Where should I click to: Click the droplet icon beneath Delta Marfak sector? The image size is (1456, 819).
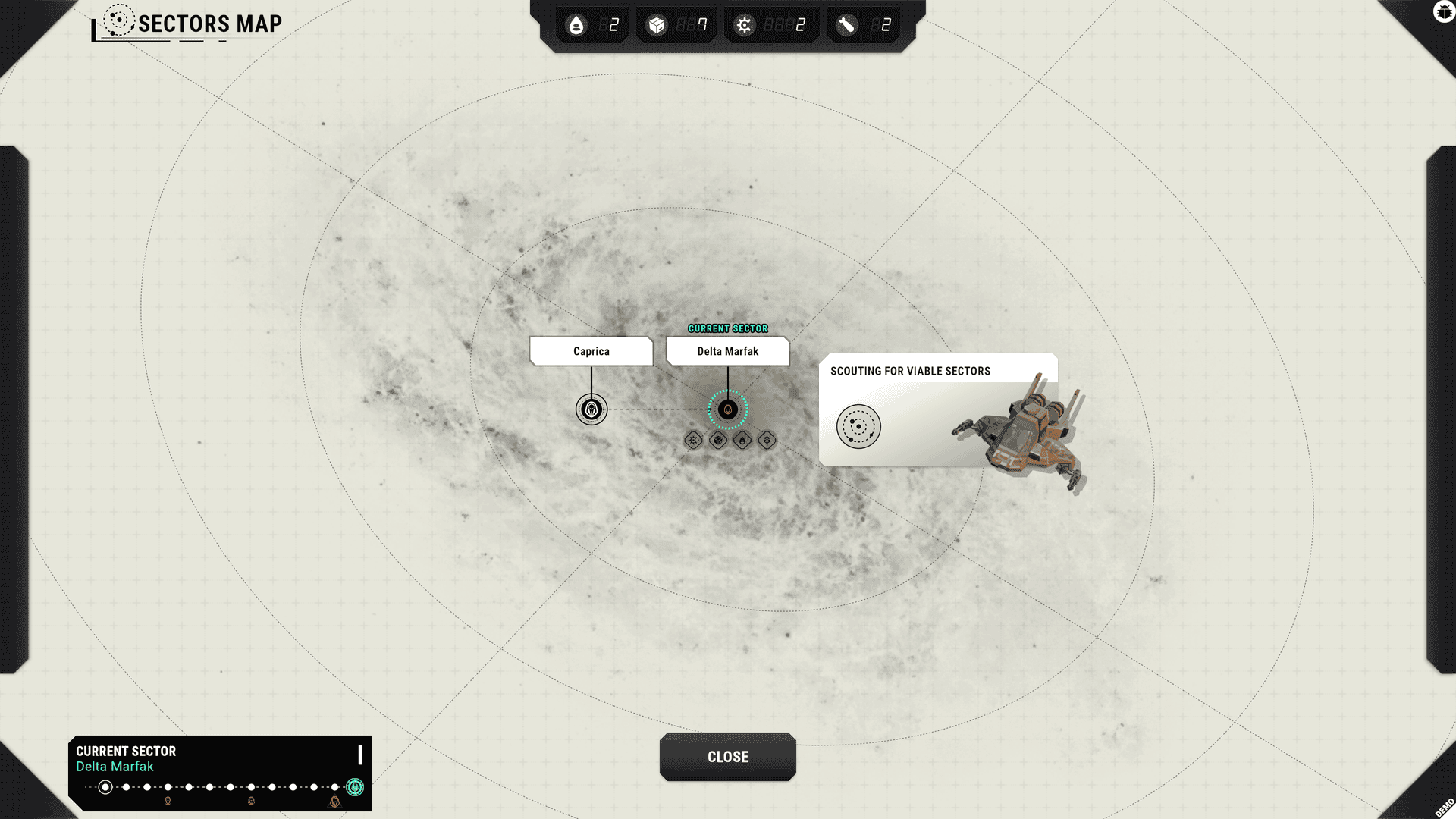[742, 438]
